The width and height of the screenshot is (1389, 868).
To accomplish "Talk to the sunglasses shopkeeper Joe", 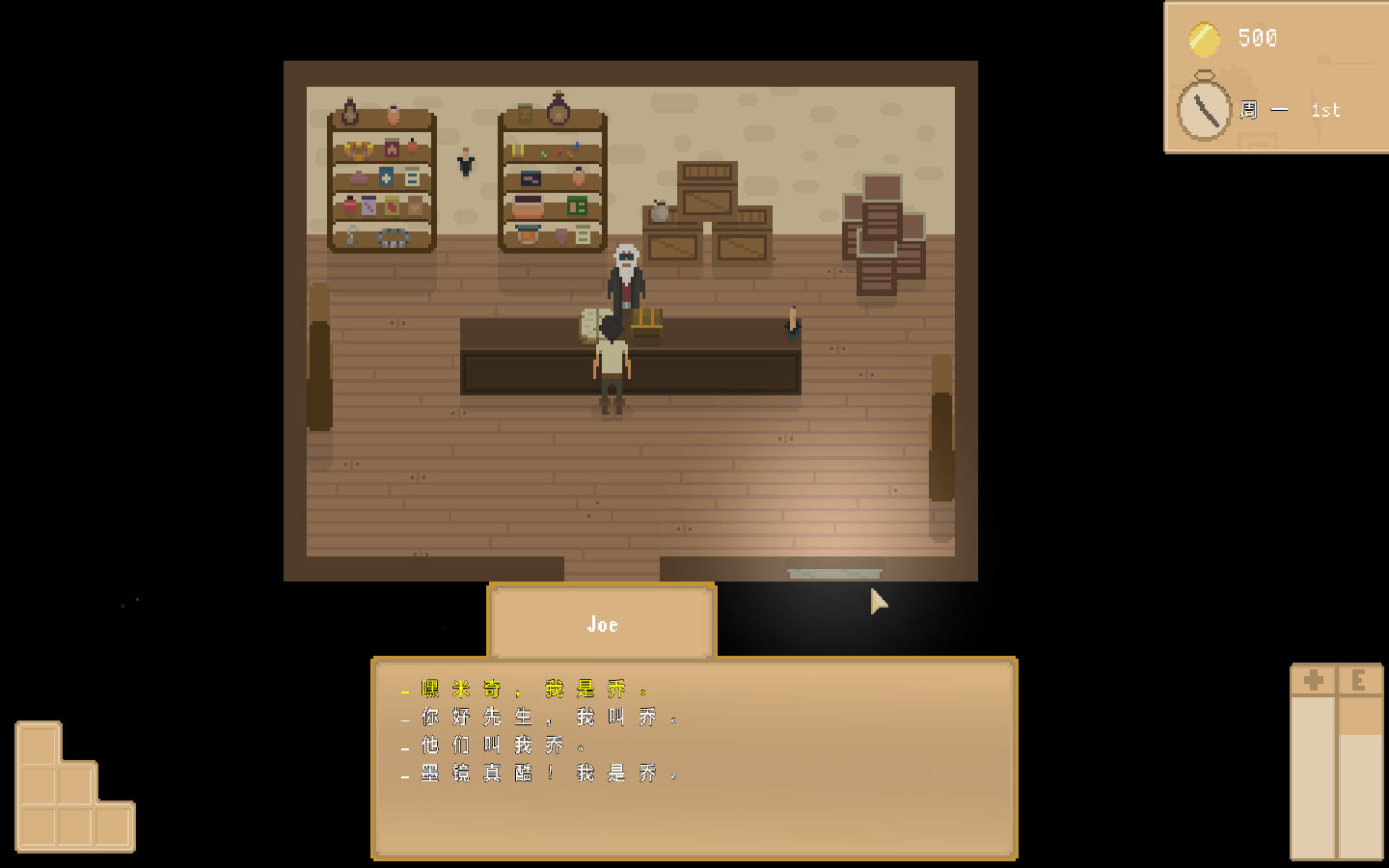I will click(625, 275).
